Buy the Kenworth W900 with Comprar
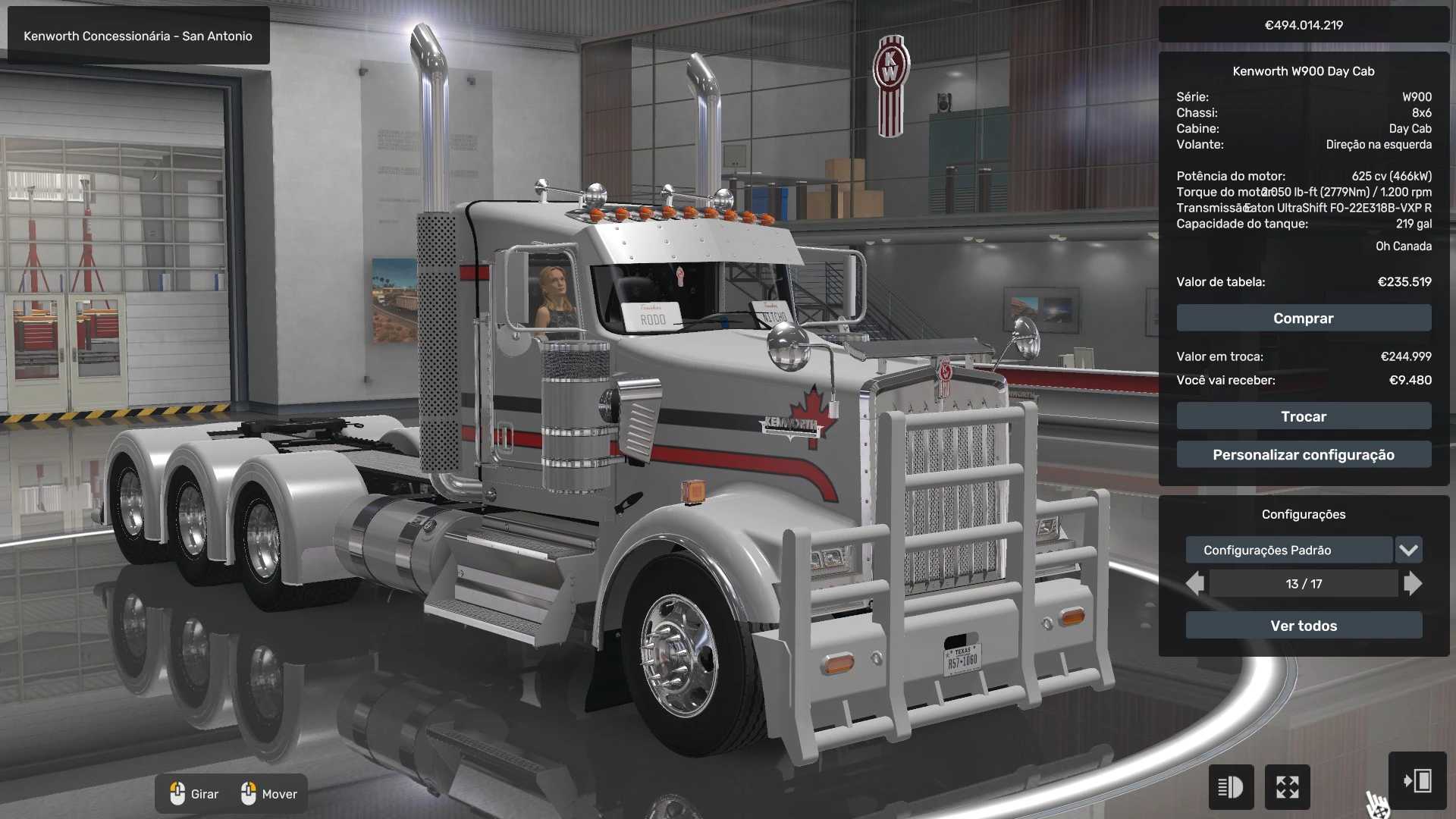1456x819 pixels. 1304,318
